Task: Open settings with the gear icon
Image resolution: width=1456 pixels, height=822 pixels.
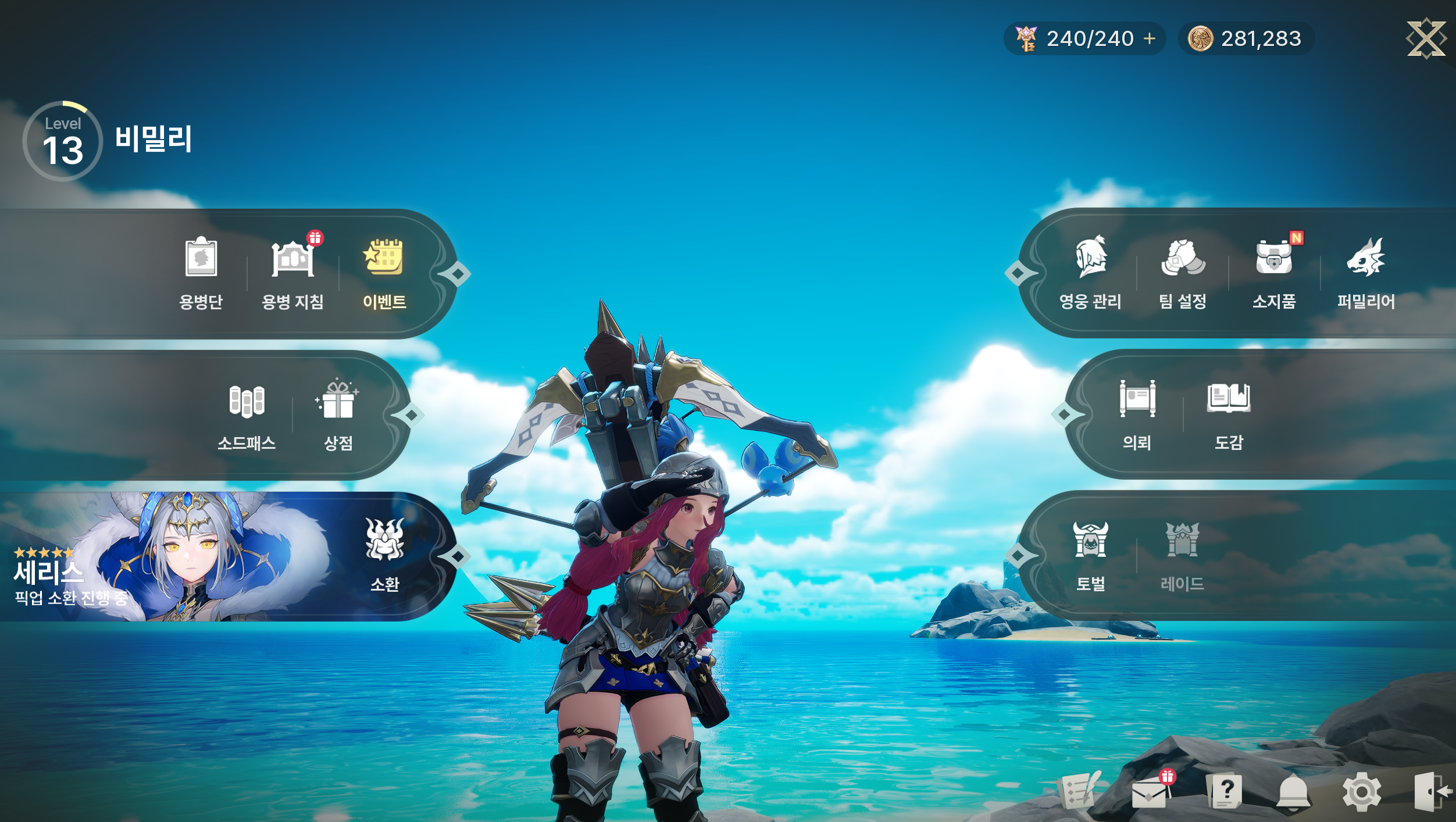Action: point(1361,792)
